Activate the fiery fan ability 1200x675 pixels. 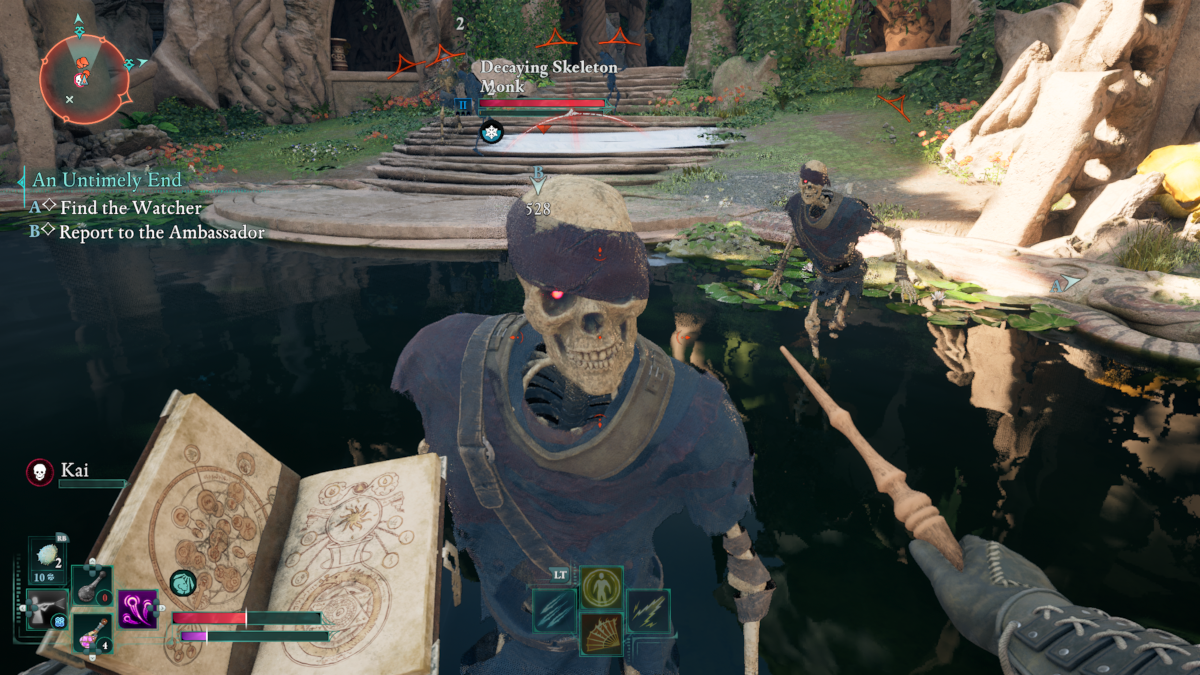point(601,634)
